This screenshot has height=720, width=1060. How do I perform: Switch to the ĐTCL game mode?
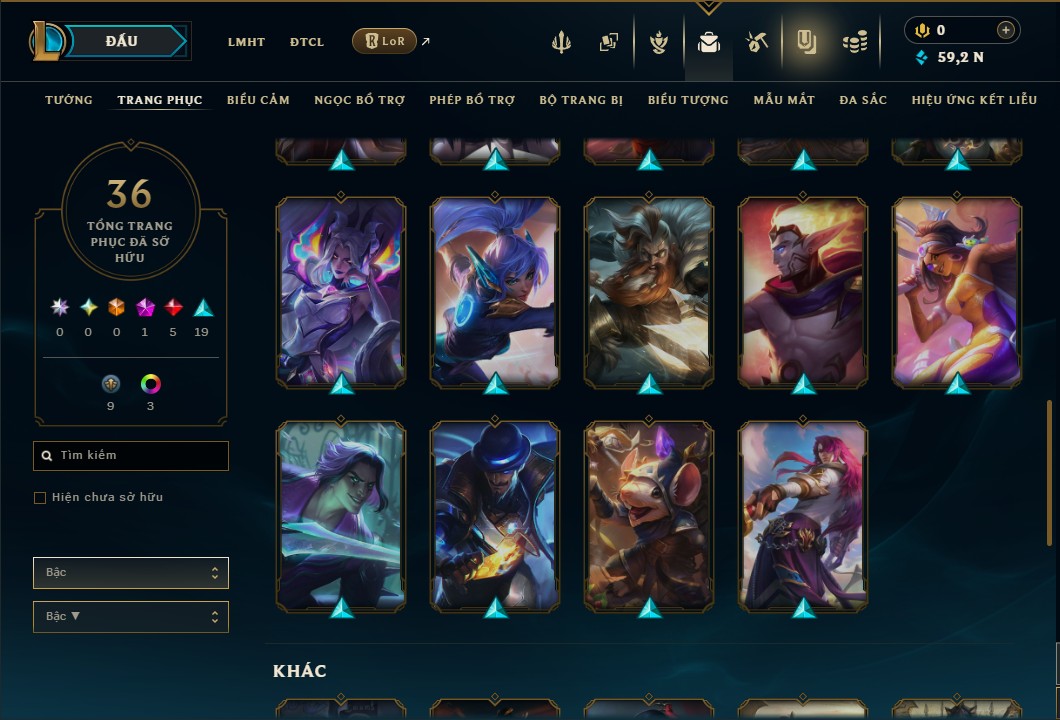307,42
